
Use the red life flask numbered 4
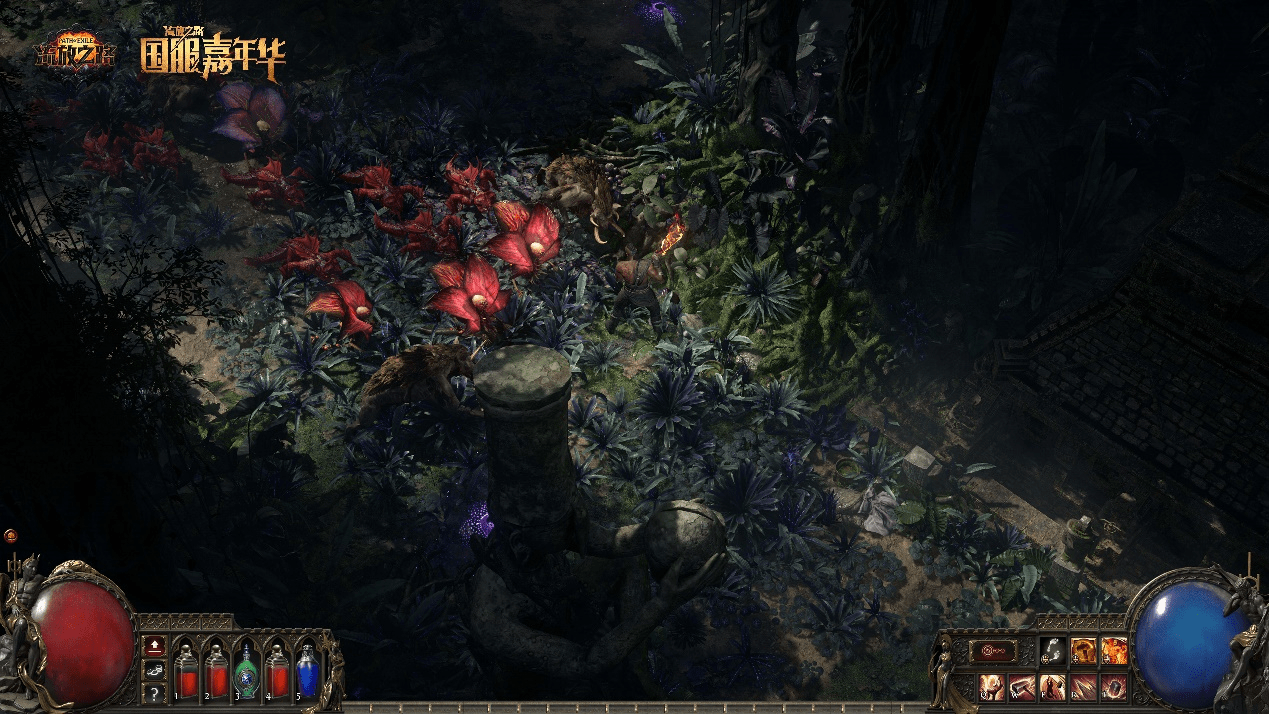276,668
